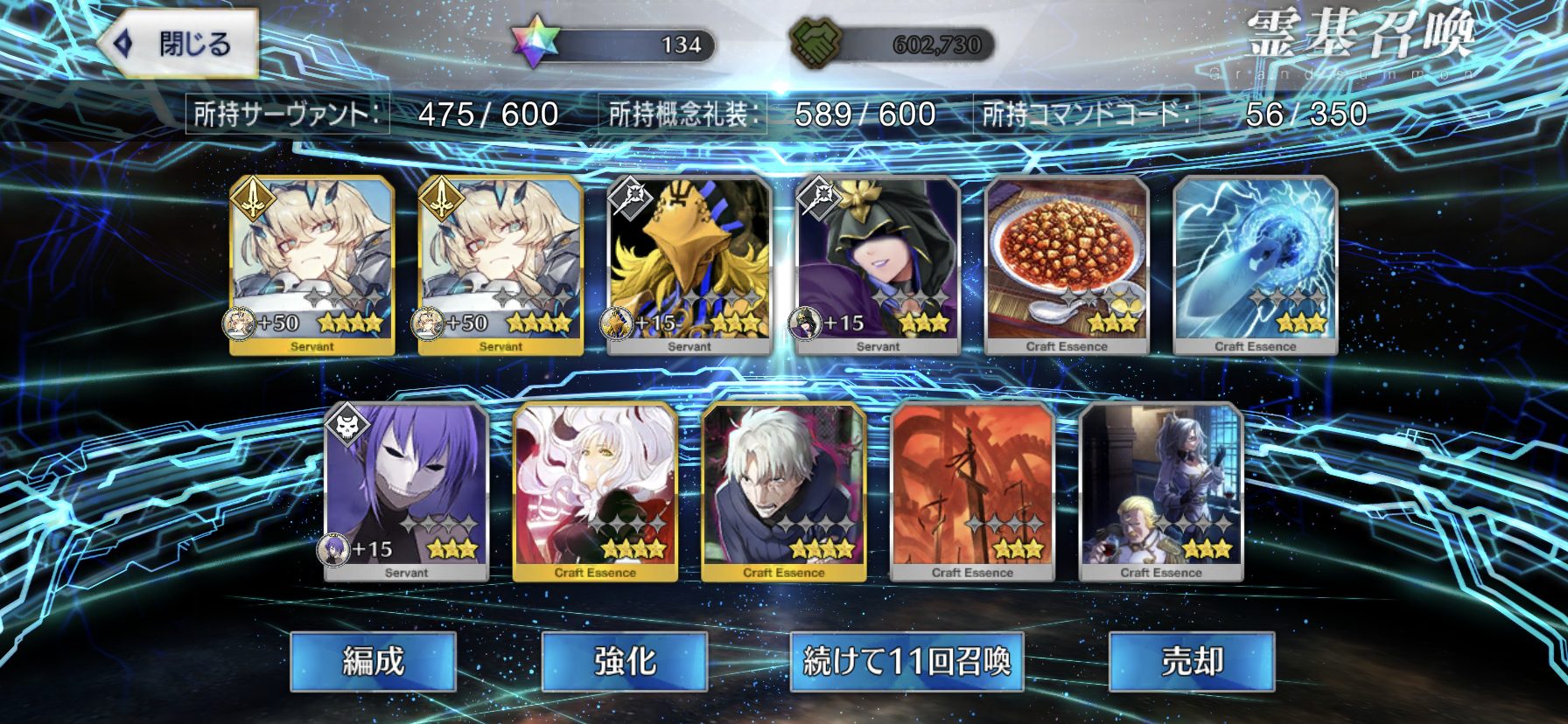1568x724 pixels.
Task: Open the 売却 sell menu
Action: coord(1192,661)
